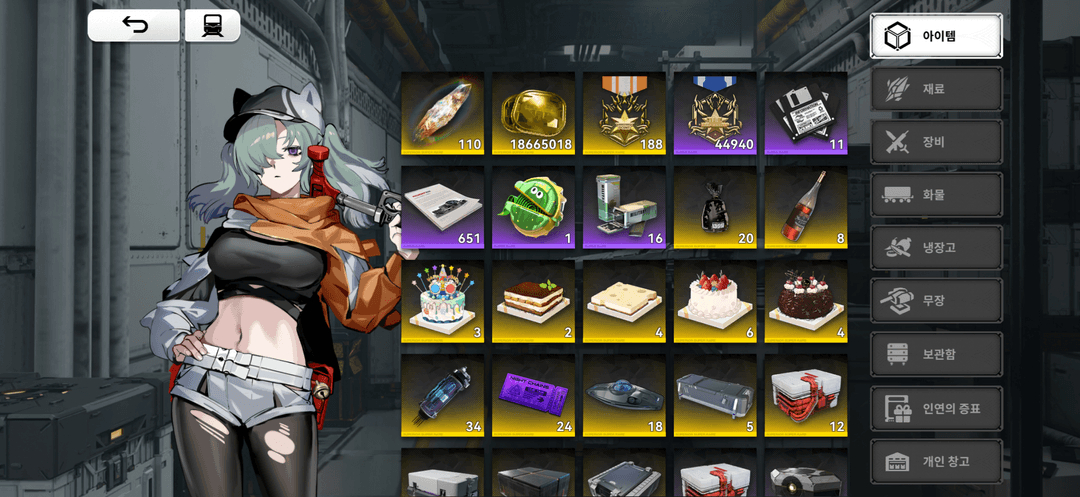Open the 장비 category tab
This screenshot has height=497, width=1080.
(x=936, y=142)
